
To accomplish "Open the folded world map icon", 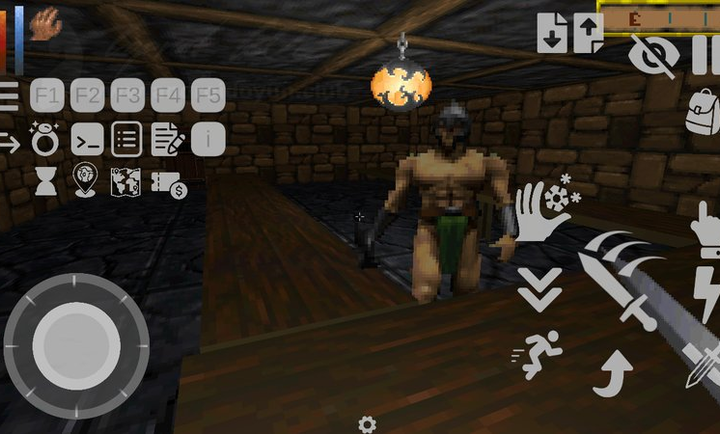I will [x=127, y=182].
